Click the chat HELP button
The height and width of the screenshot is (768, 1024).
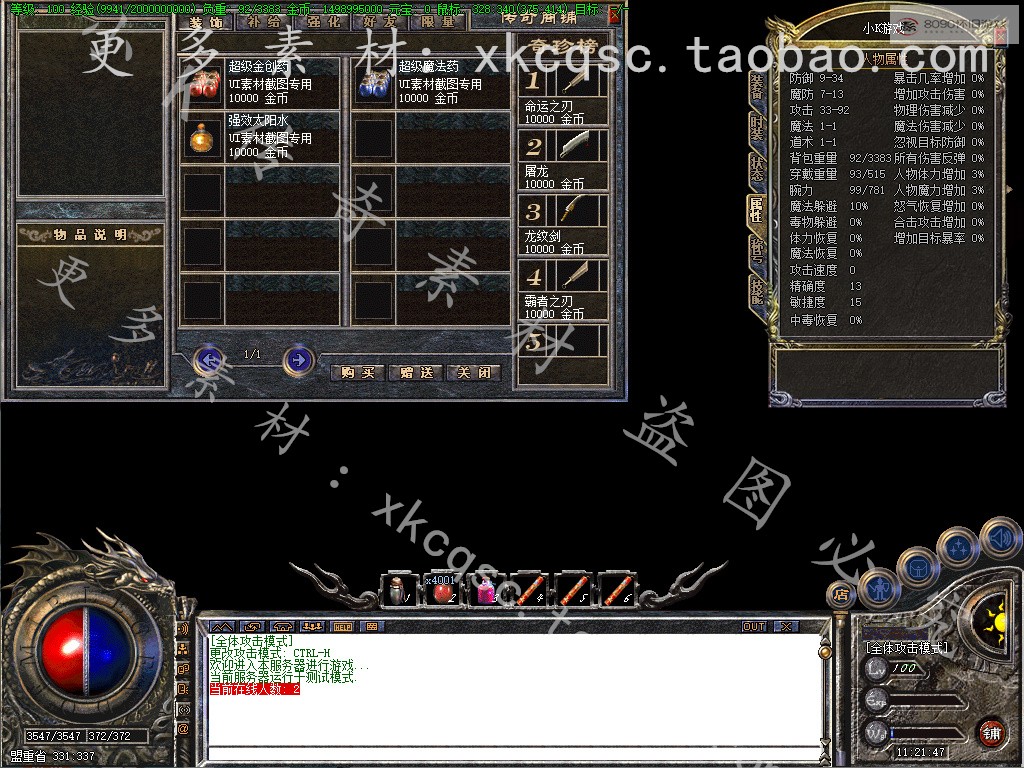[x=342, y=627]
